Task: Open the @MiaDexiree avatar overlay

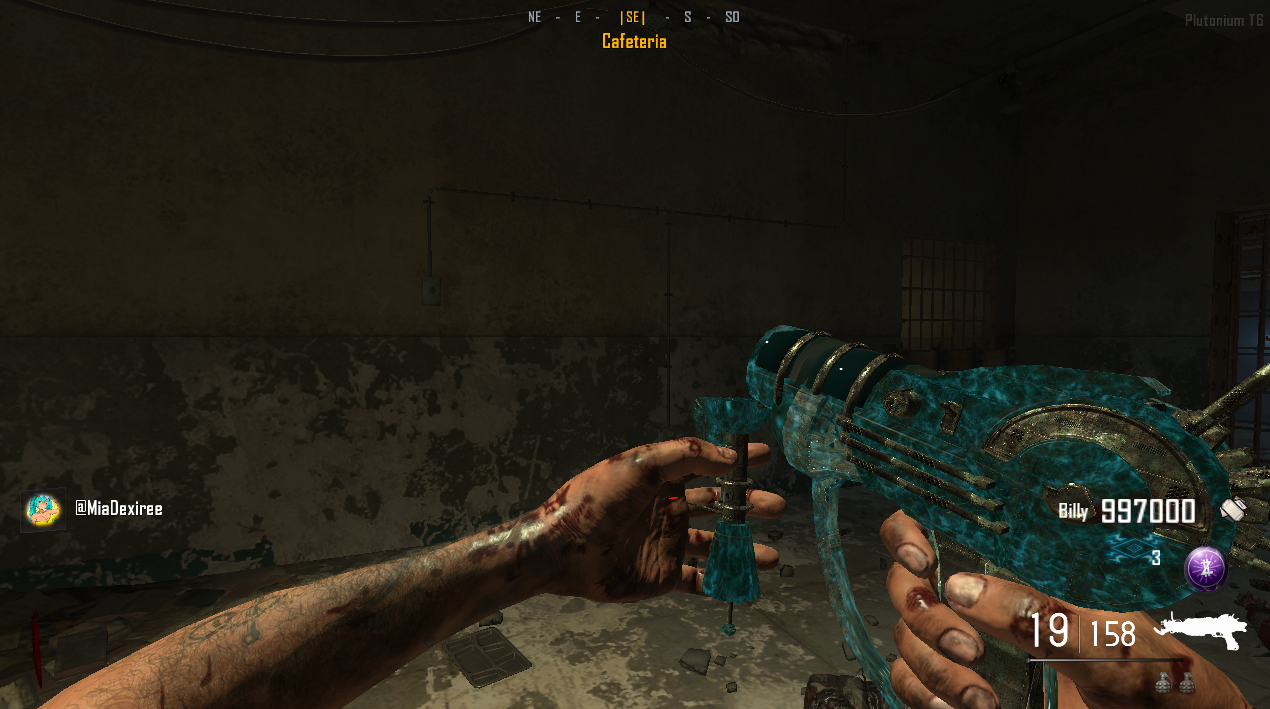Action: coord(43,509)
